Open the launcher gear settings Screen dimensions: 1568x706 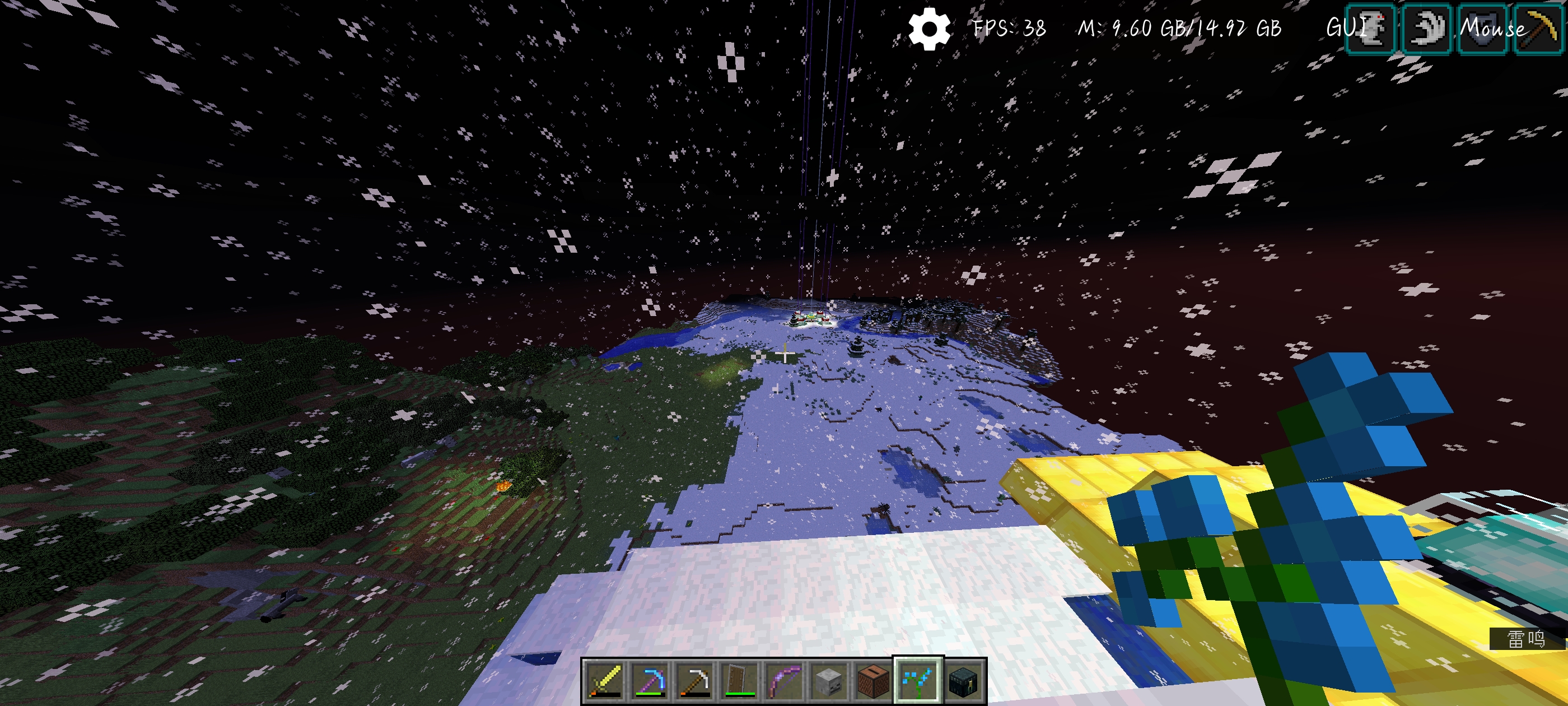(x=929, y=29)
